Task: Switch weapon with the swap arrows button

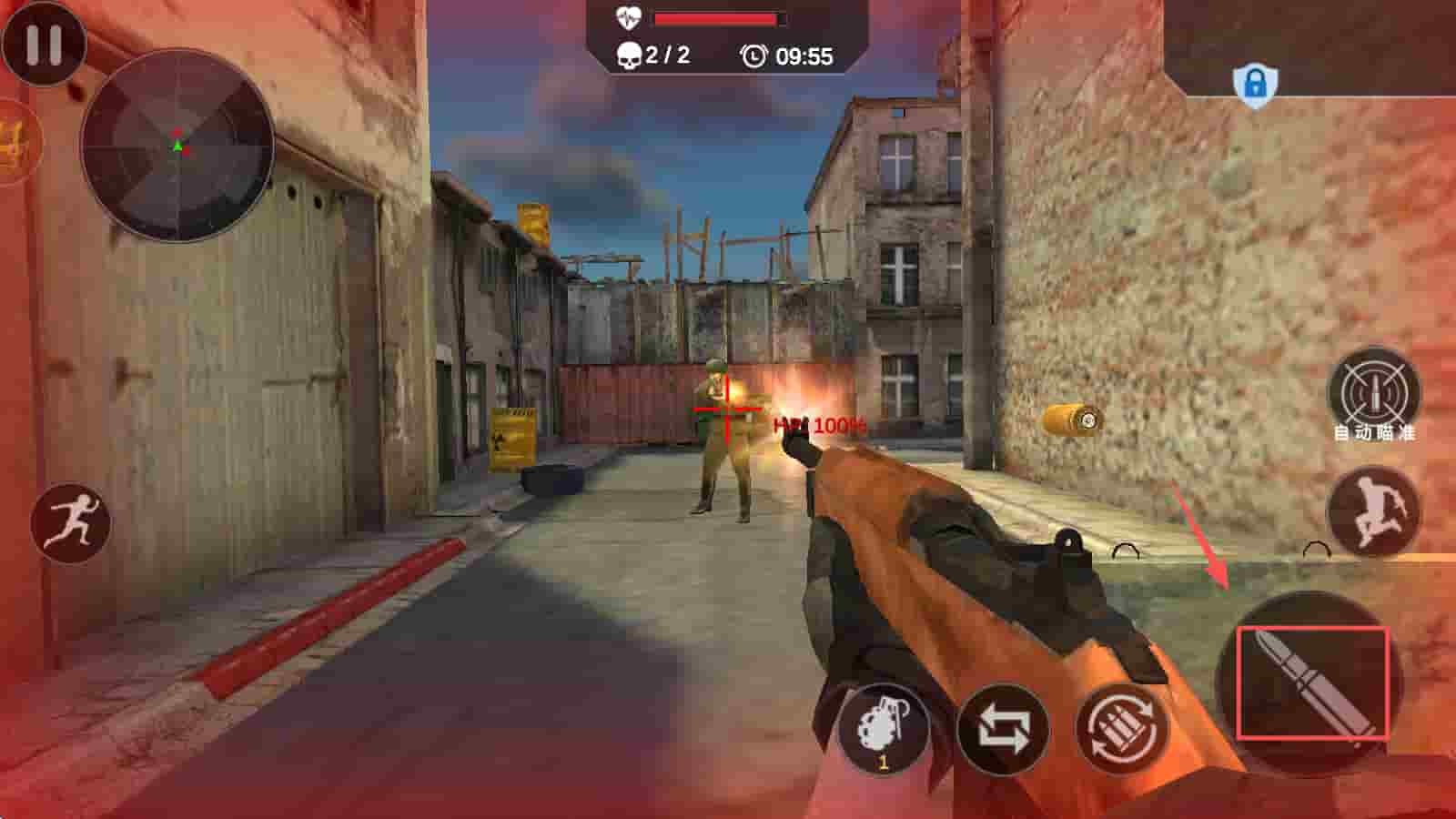Action: (x=1003, y=730)
